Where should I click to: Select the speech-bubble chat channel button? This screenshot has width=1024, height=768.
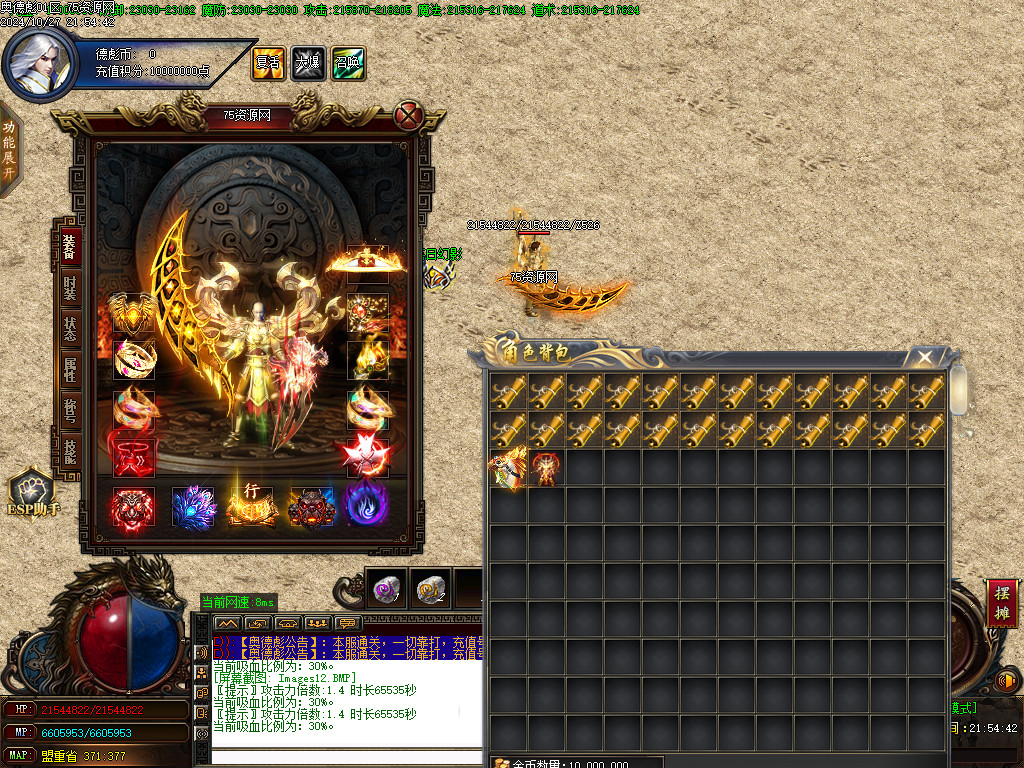[348, 623]
